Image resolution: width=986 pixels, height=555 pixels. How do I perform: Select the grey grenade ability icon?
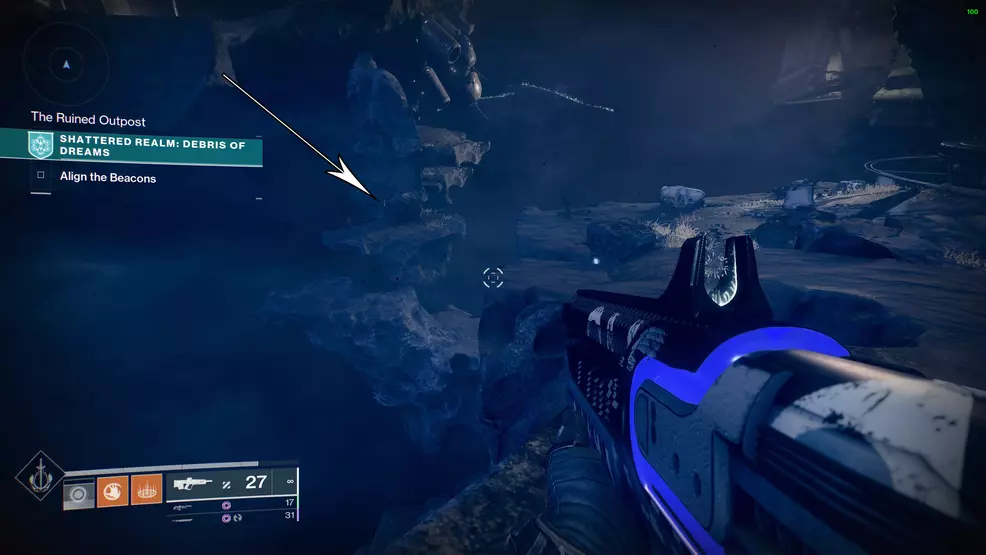coord(79,491)
